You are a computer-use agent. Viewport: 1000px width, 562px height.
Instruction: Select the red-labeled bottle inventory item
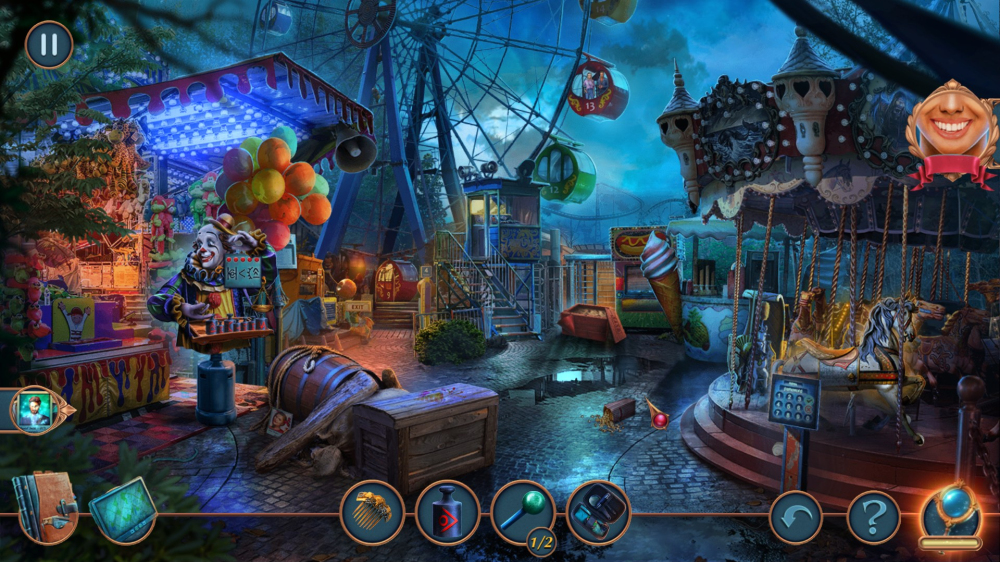(447, 513)
